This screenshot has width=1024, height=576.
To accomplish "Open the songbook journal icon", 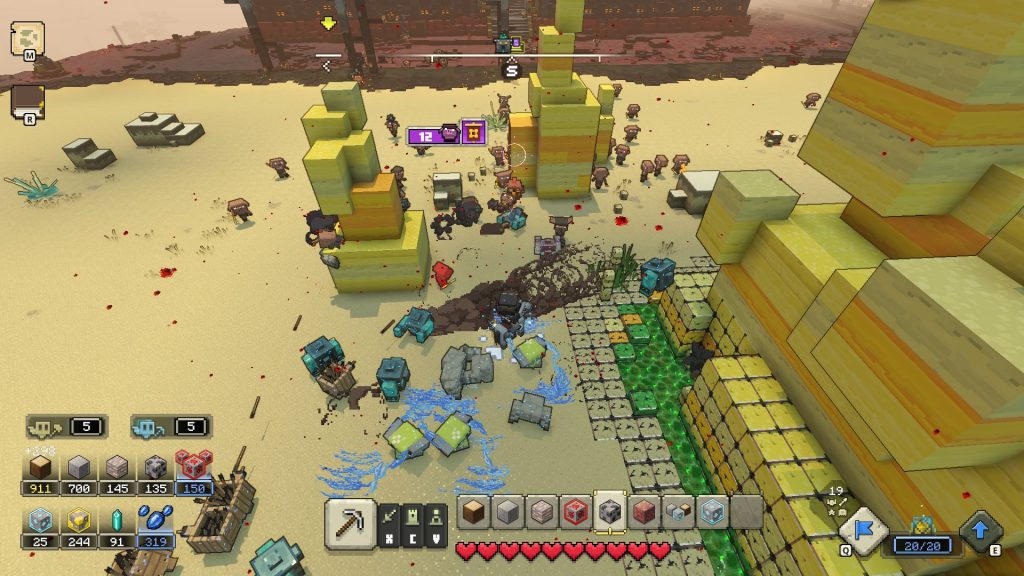I will pyautogui.click(x=27, y=100).
